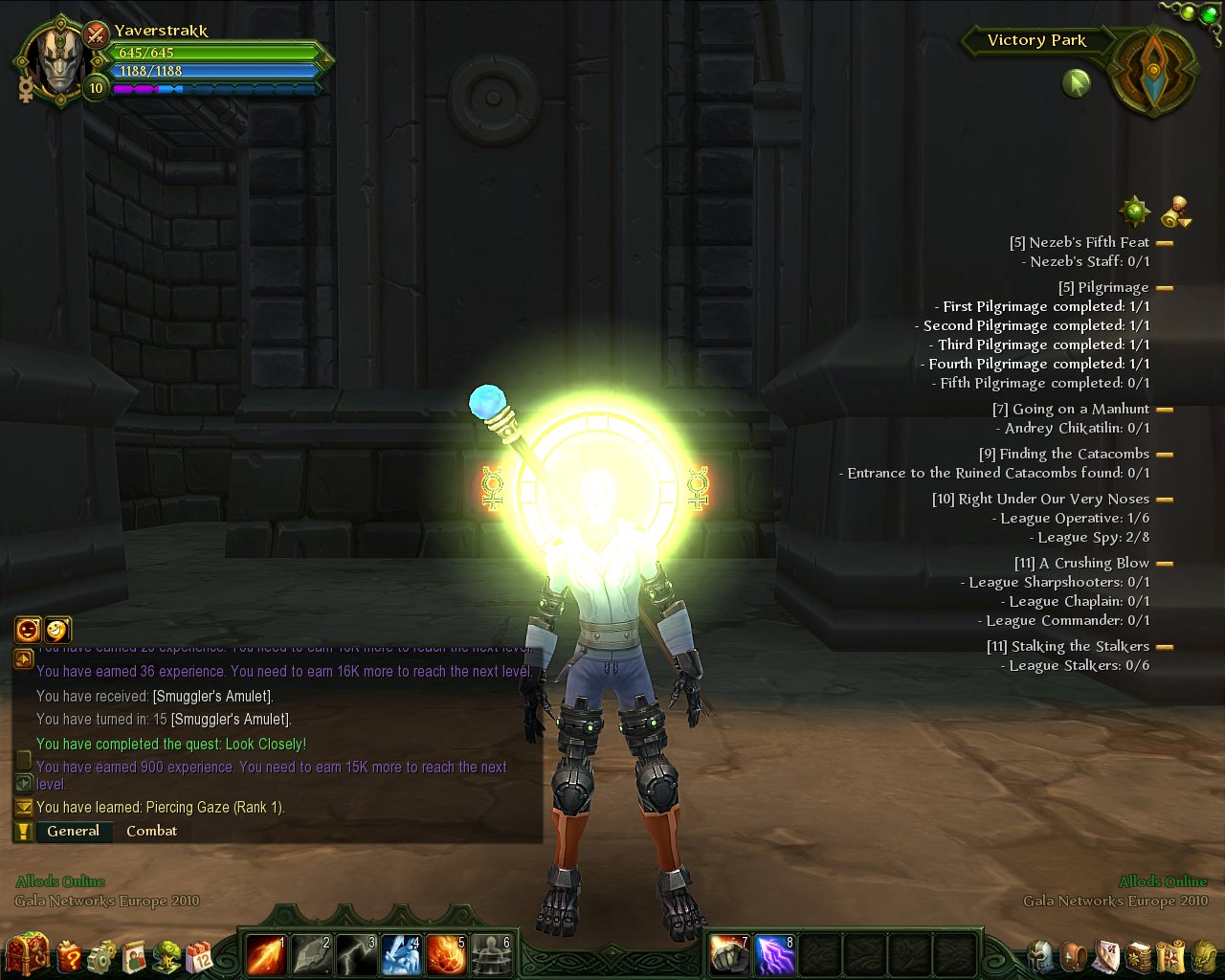The width and height of the screenshot is (1225, 980).
Task: Open the gear settings icon
Action: pyautogui.click(x=101, y=955)
